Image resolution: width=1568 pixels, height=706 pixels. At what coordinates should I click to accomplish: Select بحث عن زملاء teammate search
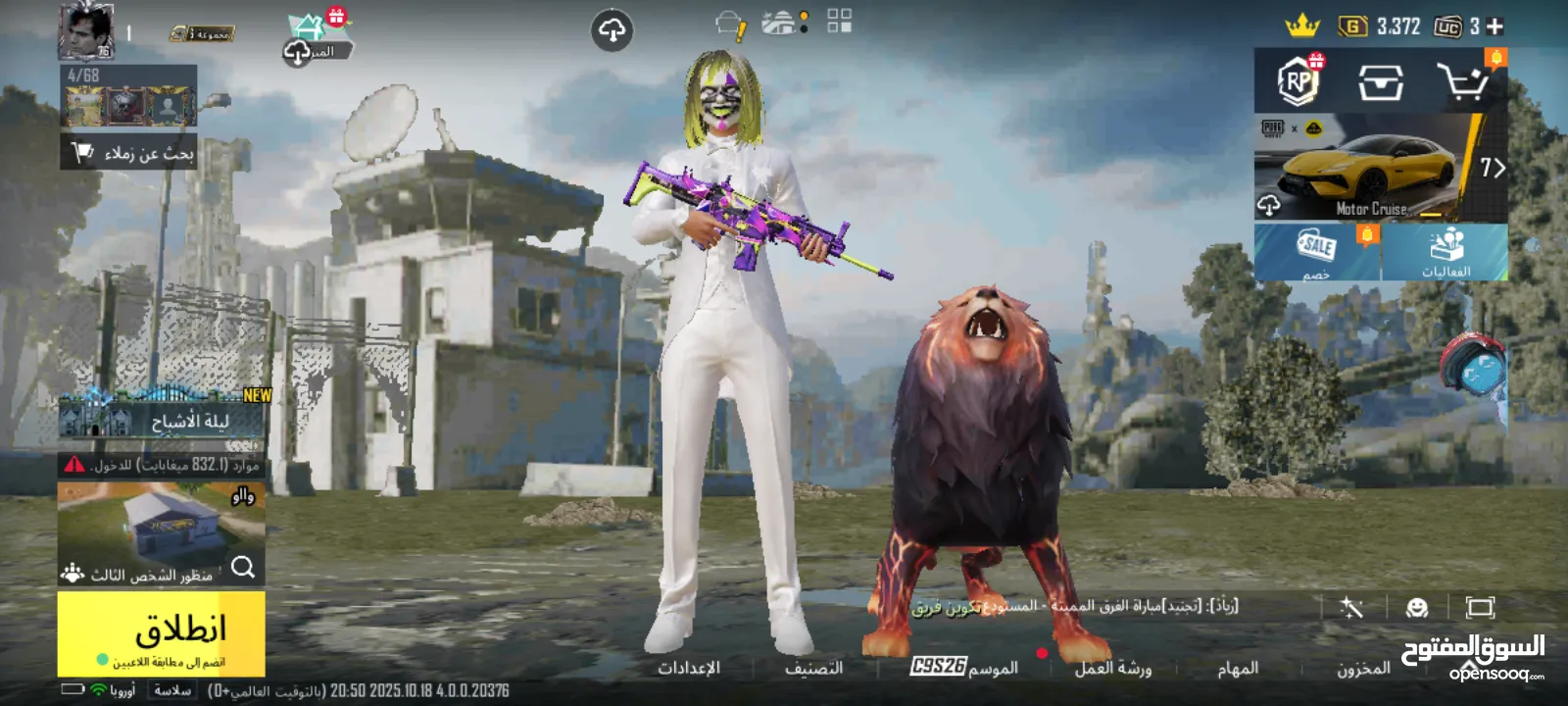[129, 153]
